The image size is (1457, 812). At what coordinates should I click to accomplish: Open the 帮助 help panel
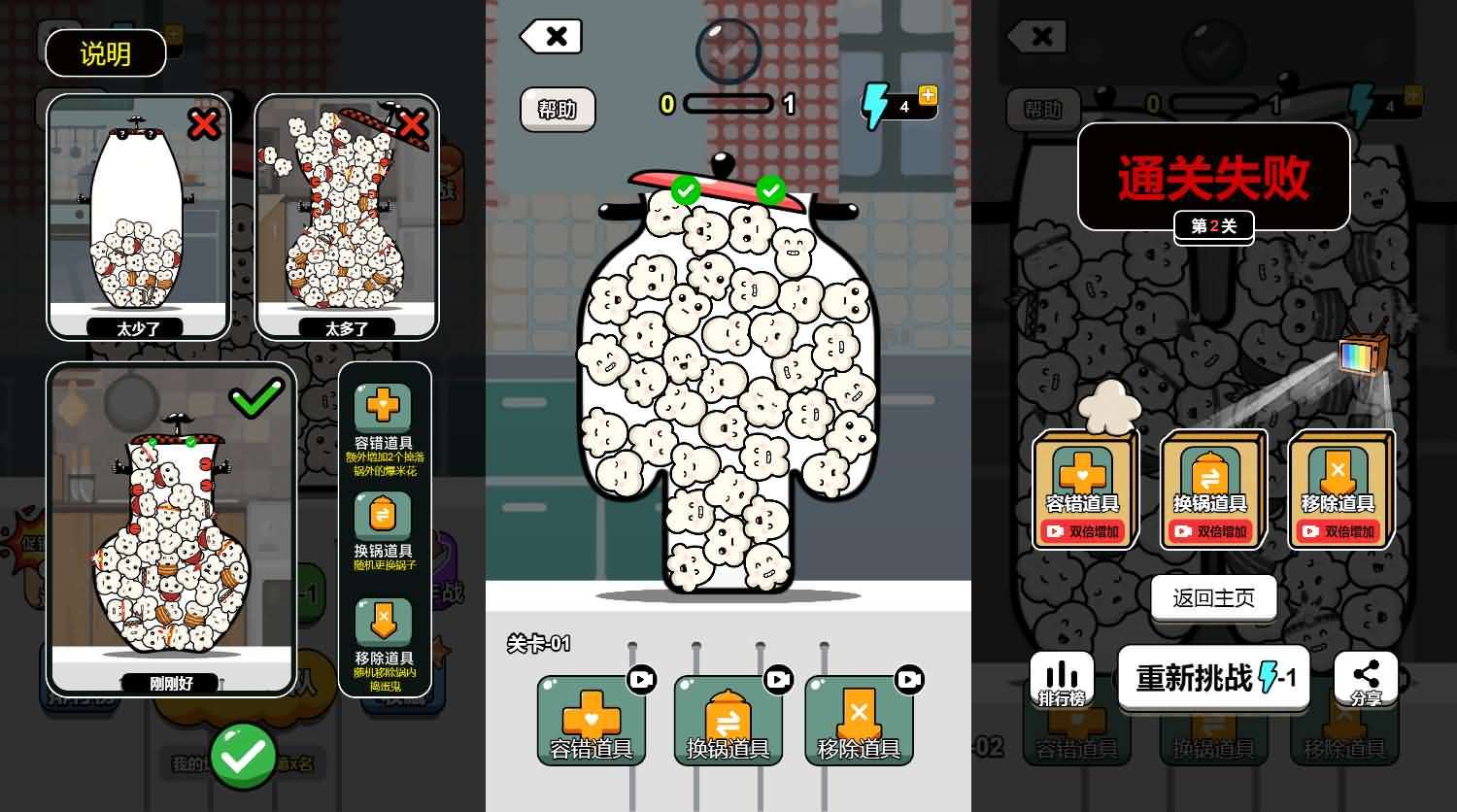click(x=558, y=110)
